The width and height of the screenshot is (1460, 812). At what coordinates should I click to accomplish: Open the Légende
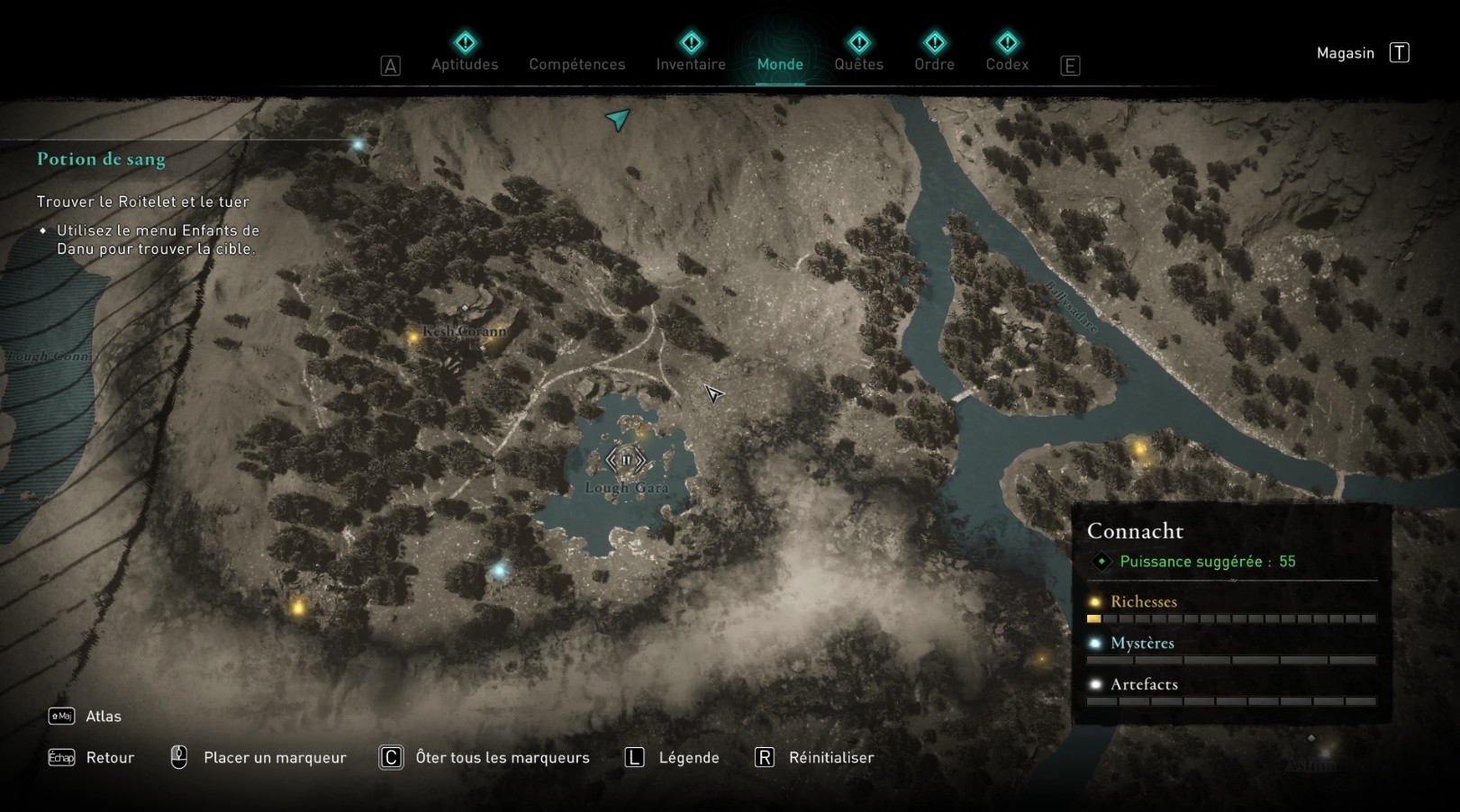coord(688,757)
